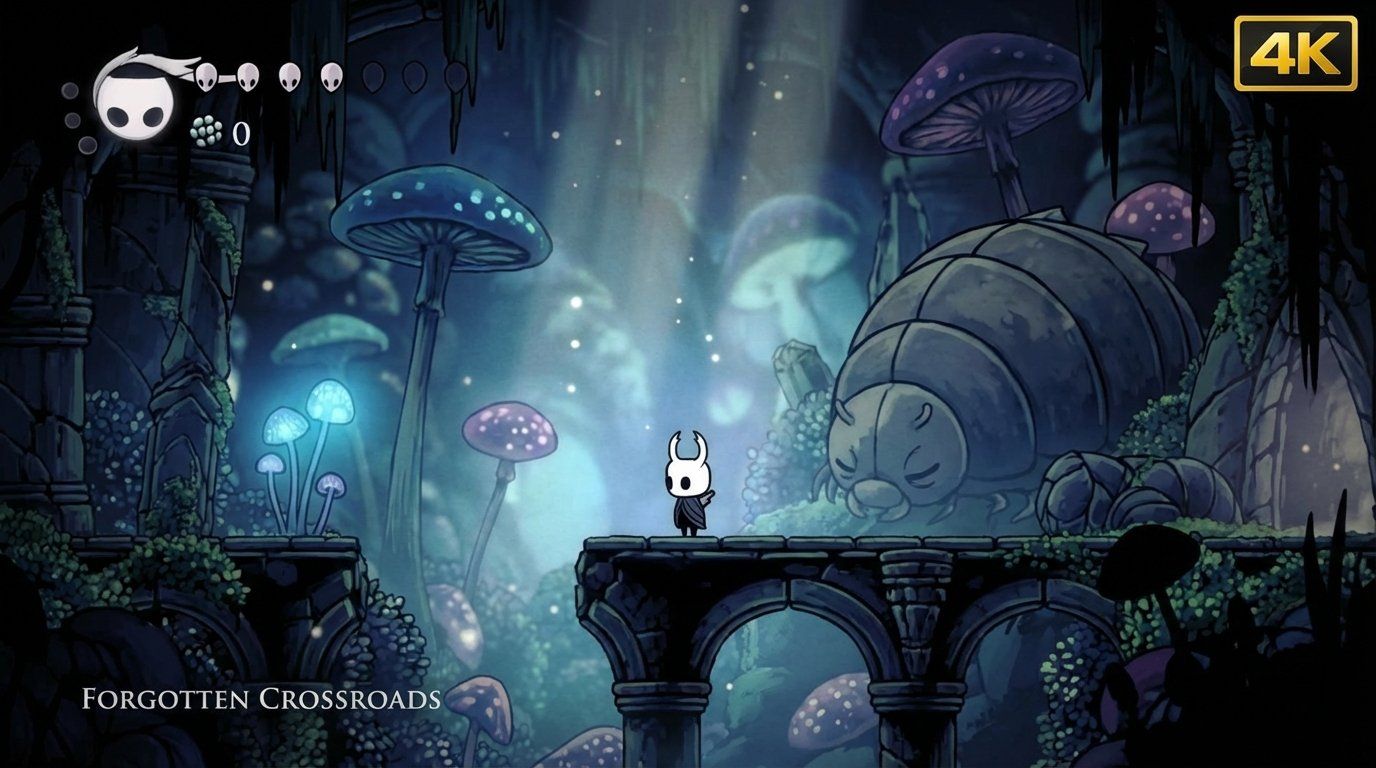This screenshot has width=1376, height=768.
Task: Click the third health mask icon
Action: point(288,77)
